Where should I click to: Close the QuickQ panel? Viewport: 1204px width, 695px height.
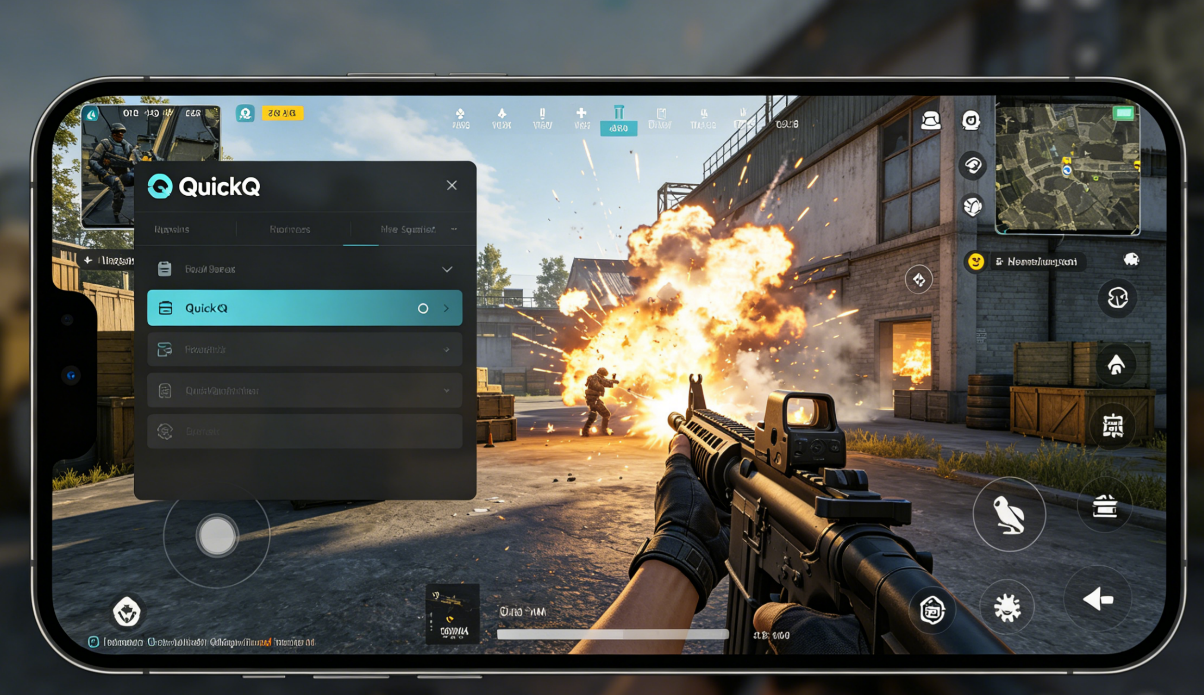coord(452,185)
